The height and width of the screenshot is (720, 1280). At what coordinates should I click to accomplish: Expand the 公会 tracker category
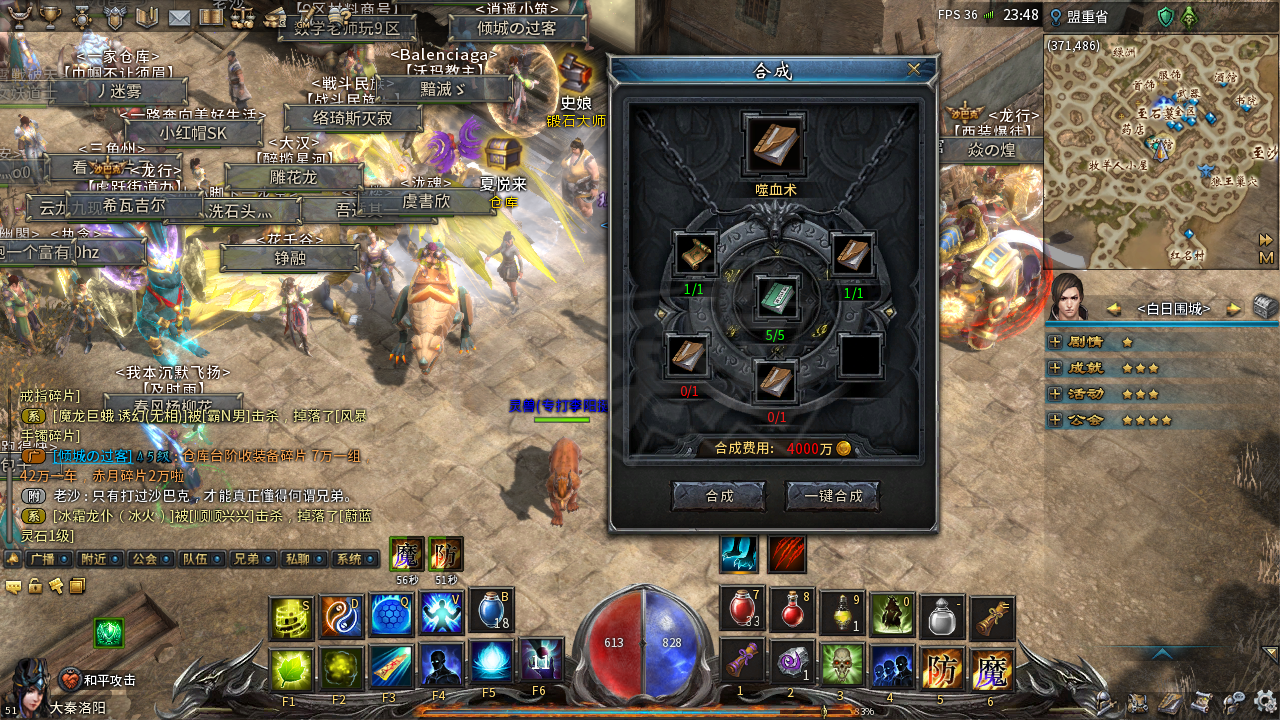[1055, 420]
